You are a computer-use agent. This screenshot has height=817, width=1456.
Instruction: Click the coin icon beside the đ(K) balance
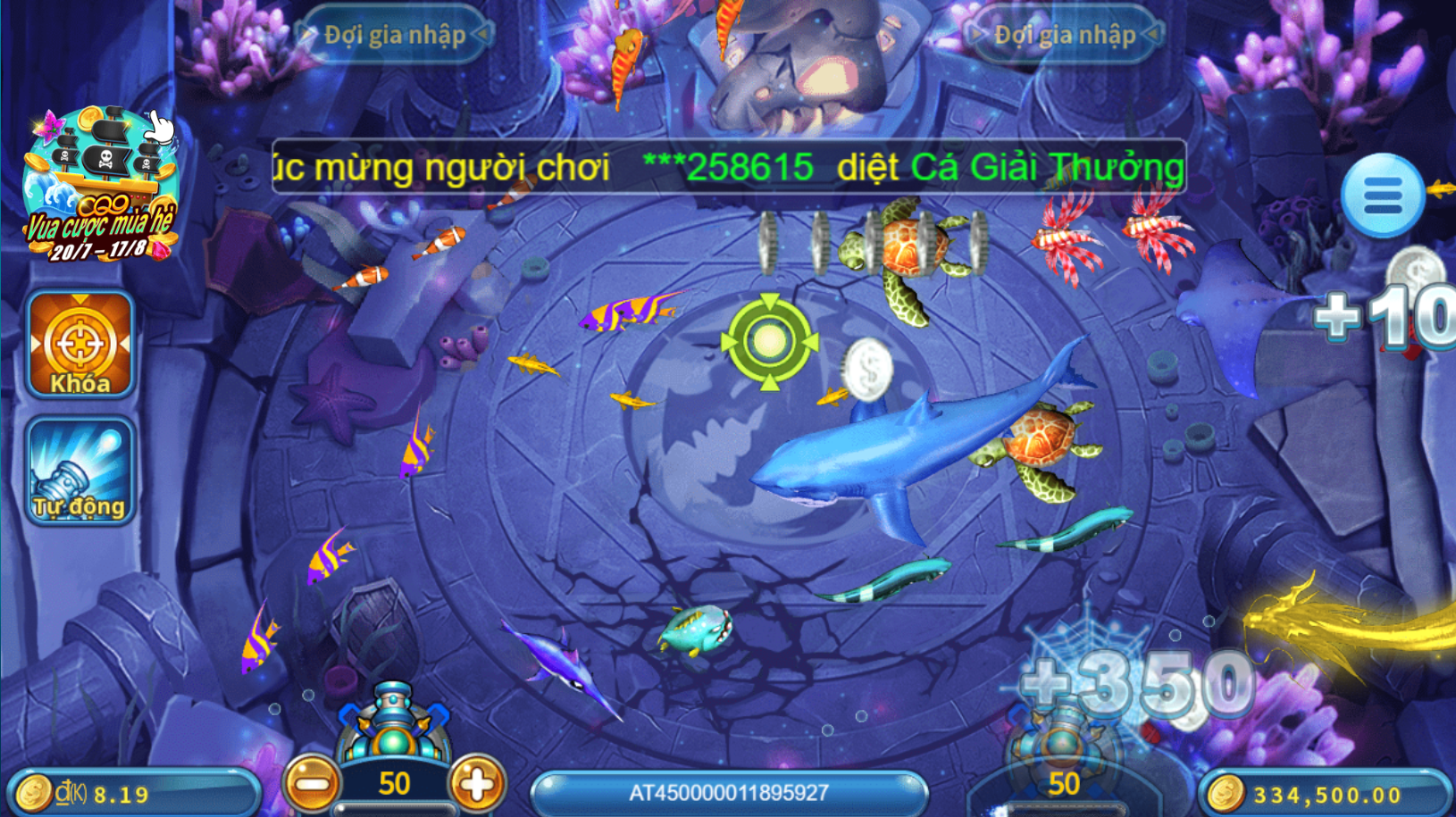32,789
